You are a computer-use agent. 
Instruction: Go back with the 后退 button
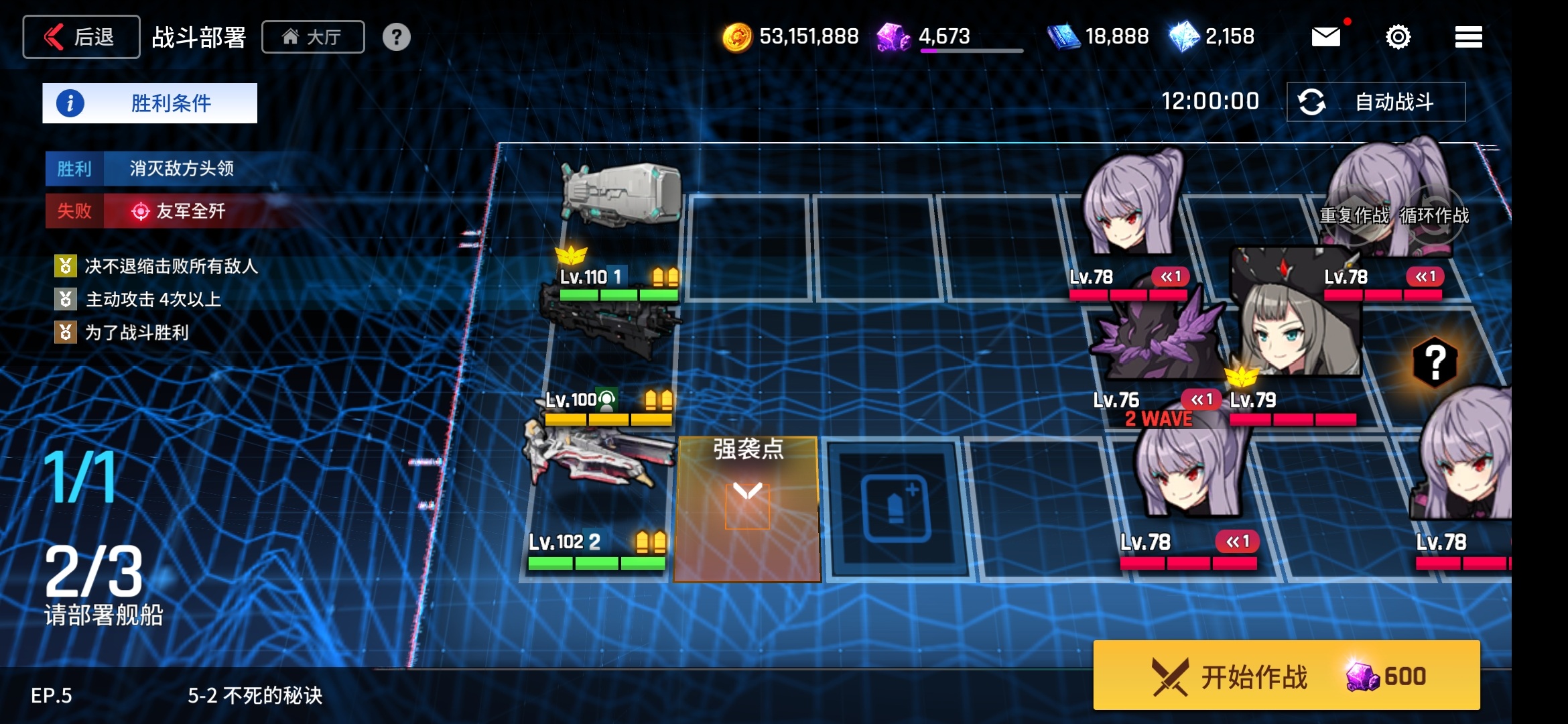tap(81, 37)
